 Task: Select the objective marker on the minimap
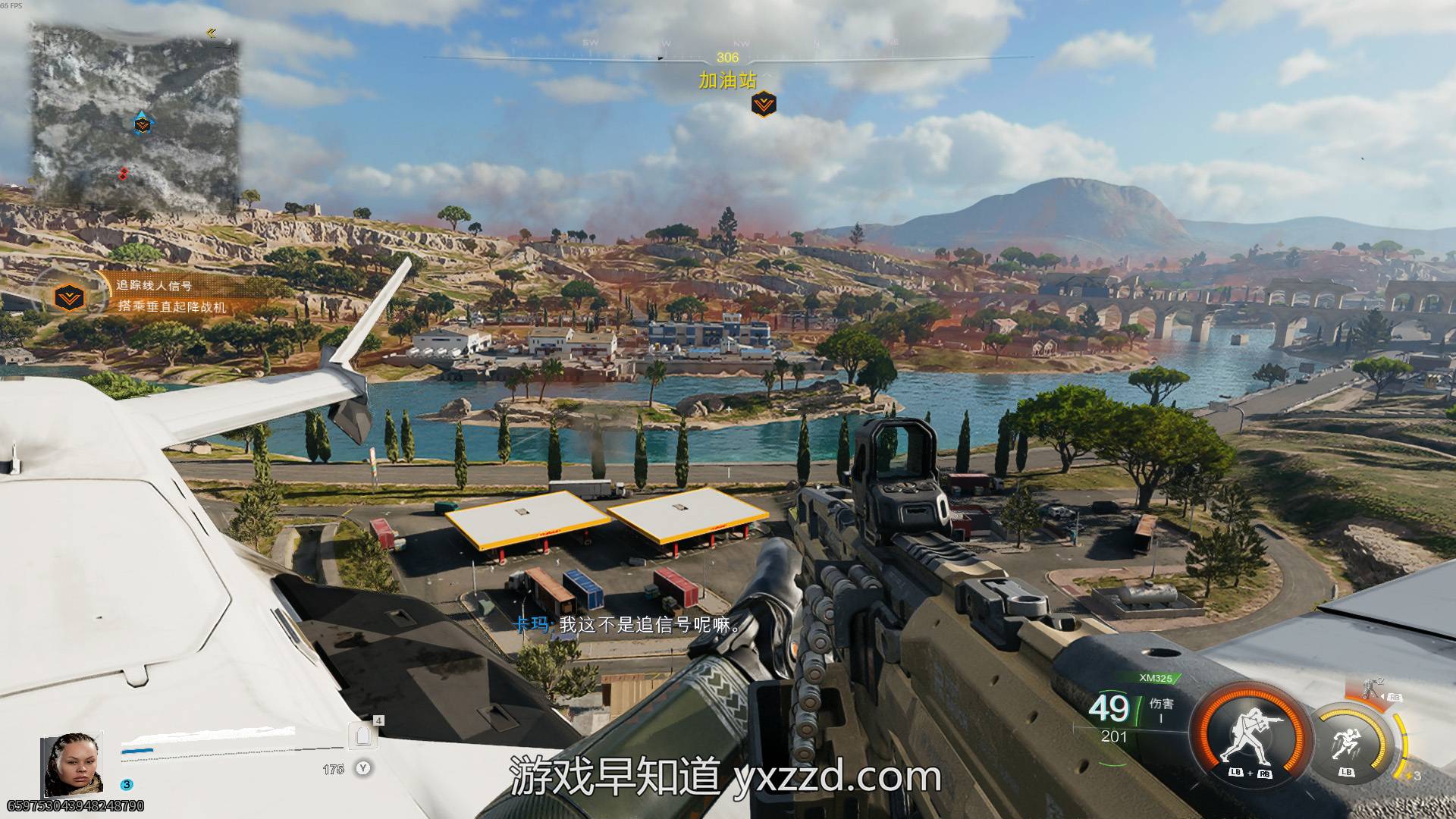pyautogui.click(x=142, y=124)
